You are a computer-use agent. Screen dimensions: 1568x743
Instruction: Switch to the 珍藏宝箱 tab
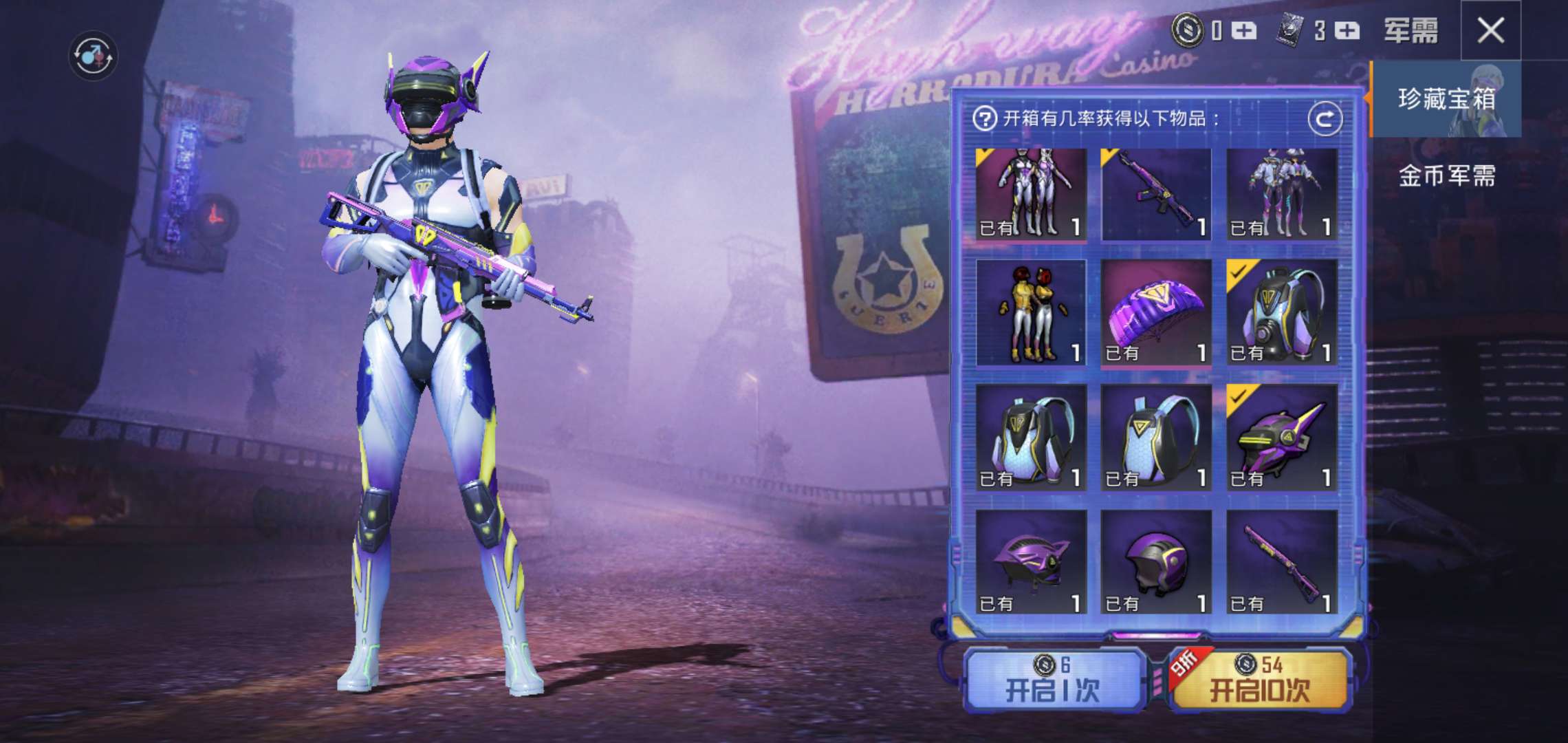coord(1446,99)
